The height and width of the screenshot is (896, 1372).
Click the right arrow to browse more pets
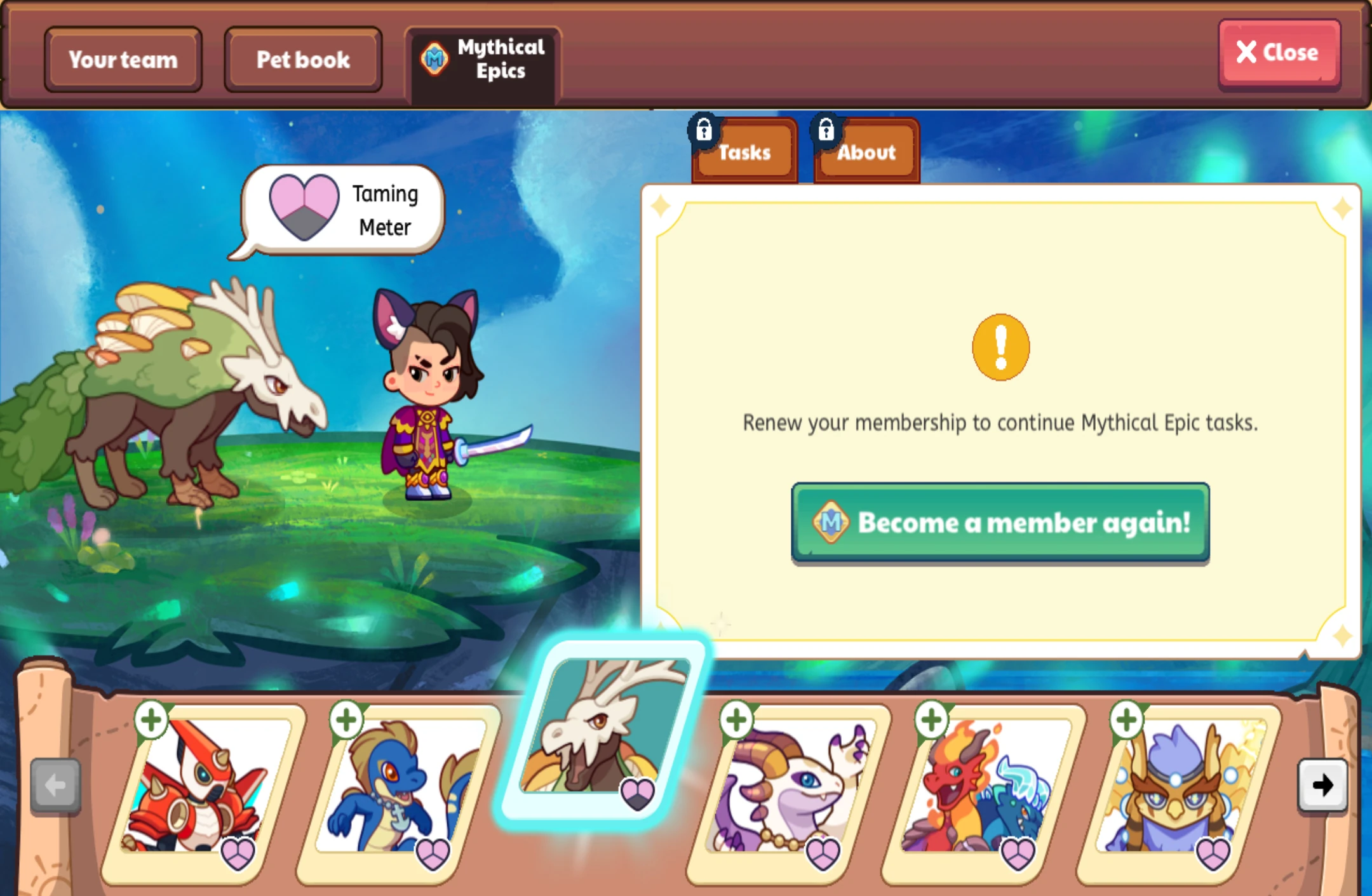[1322, 786]
